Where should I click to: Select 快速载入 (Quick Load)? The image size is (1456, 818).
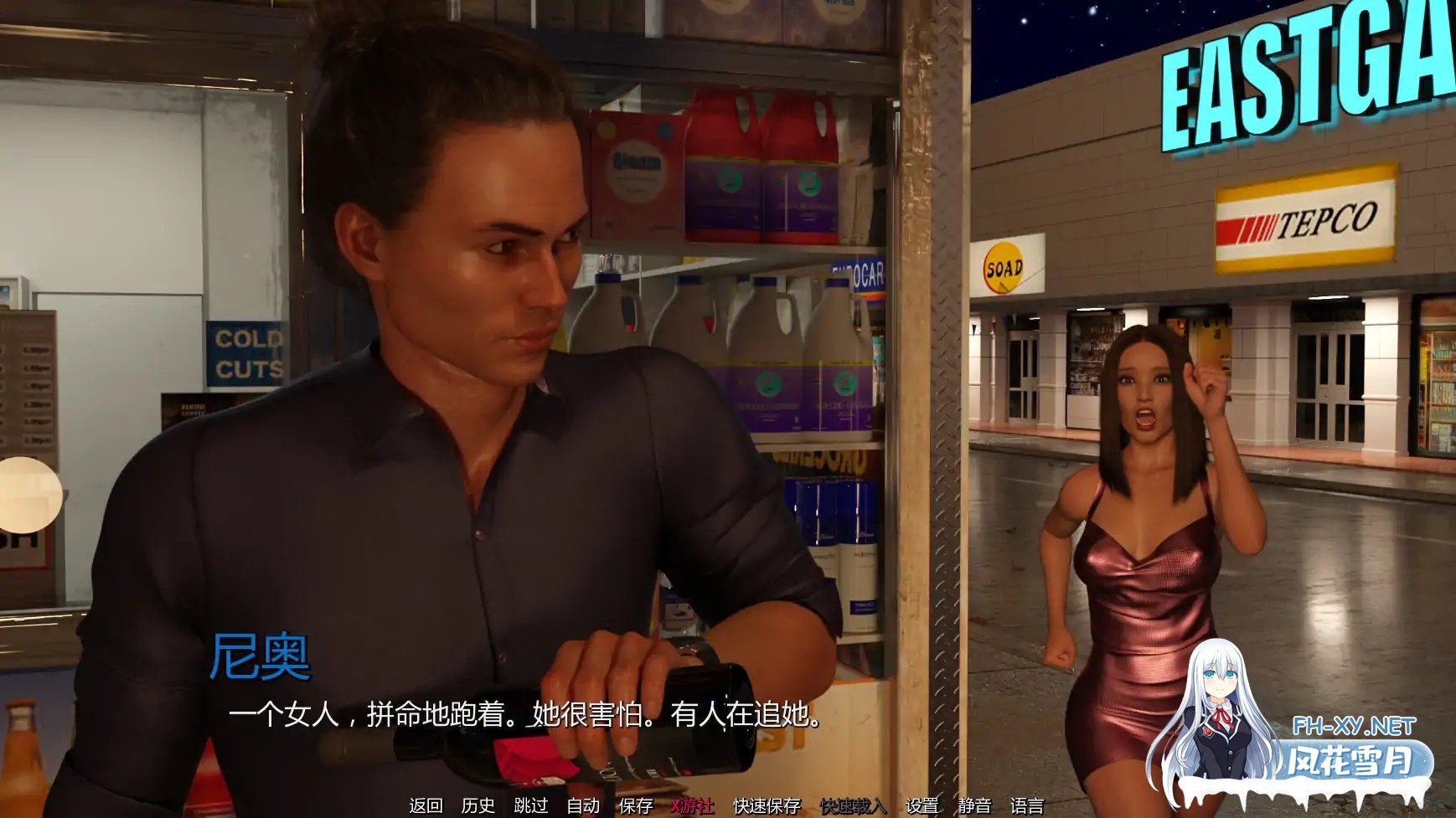(853, 805)
